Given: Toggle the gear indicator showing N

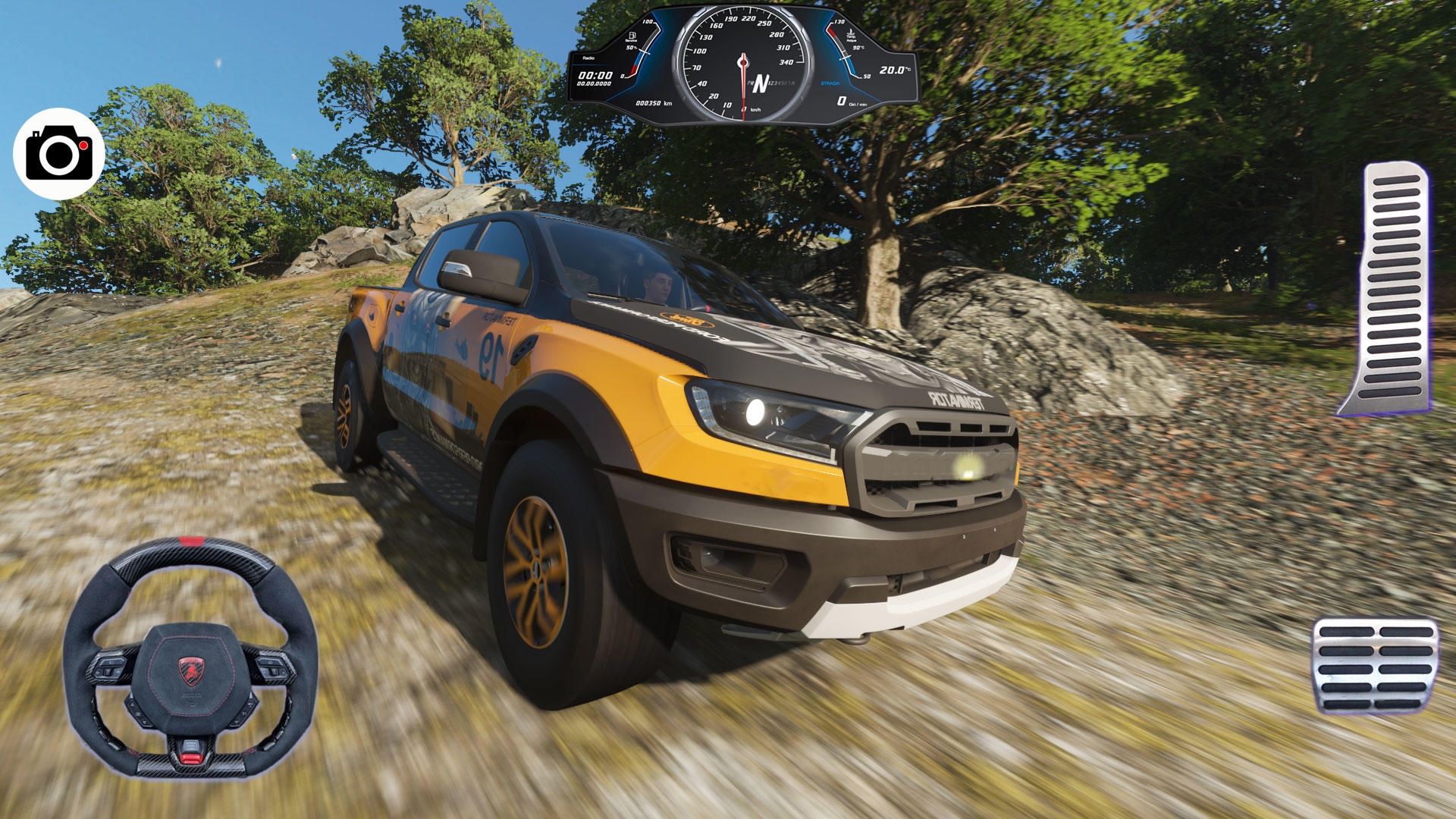Looking at the screenshot, I should pyautogui.click(x=761, y=84).
